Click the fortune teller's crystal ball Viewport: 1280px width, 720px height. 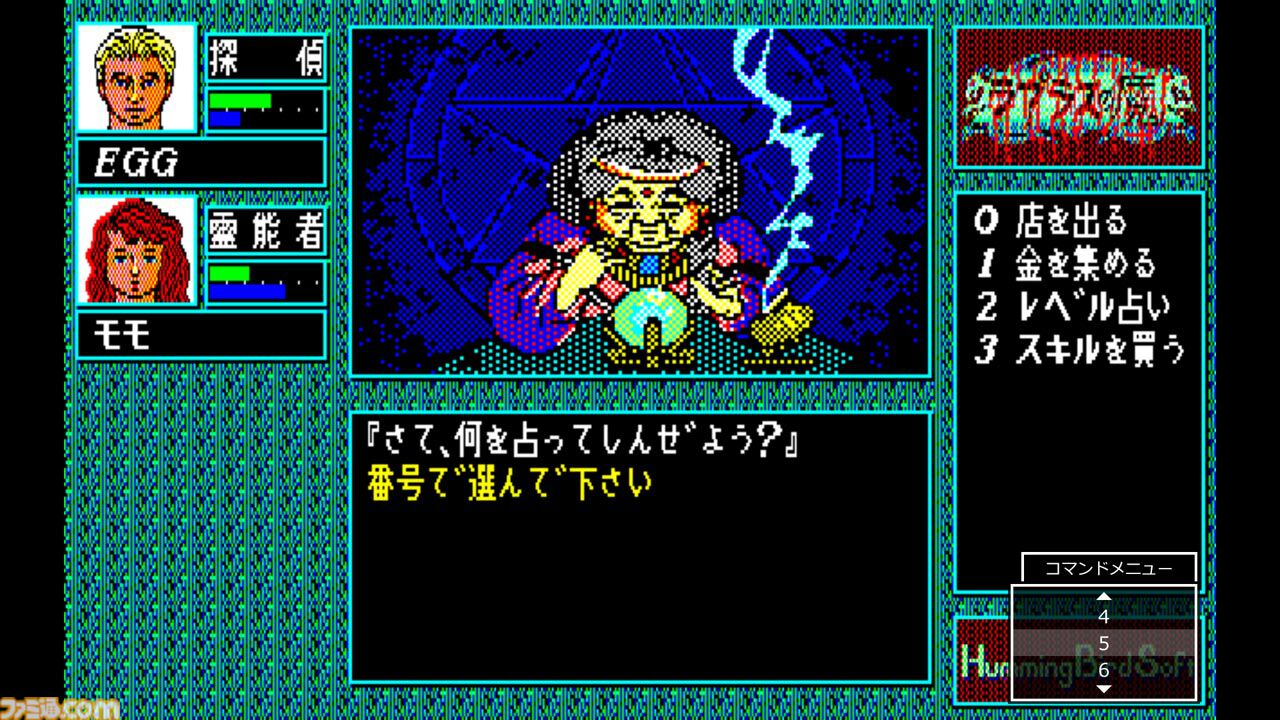pos(651,318)
